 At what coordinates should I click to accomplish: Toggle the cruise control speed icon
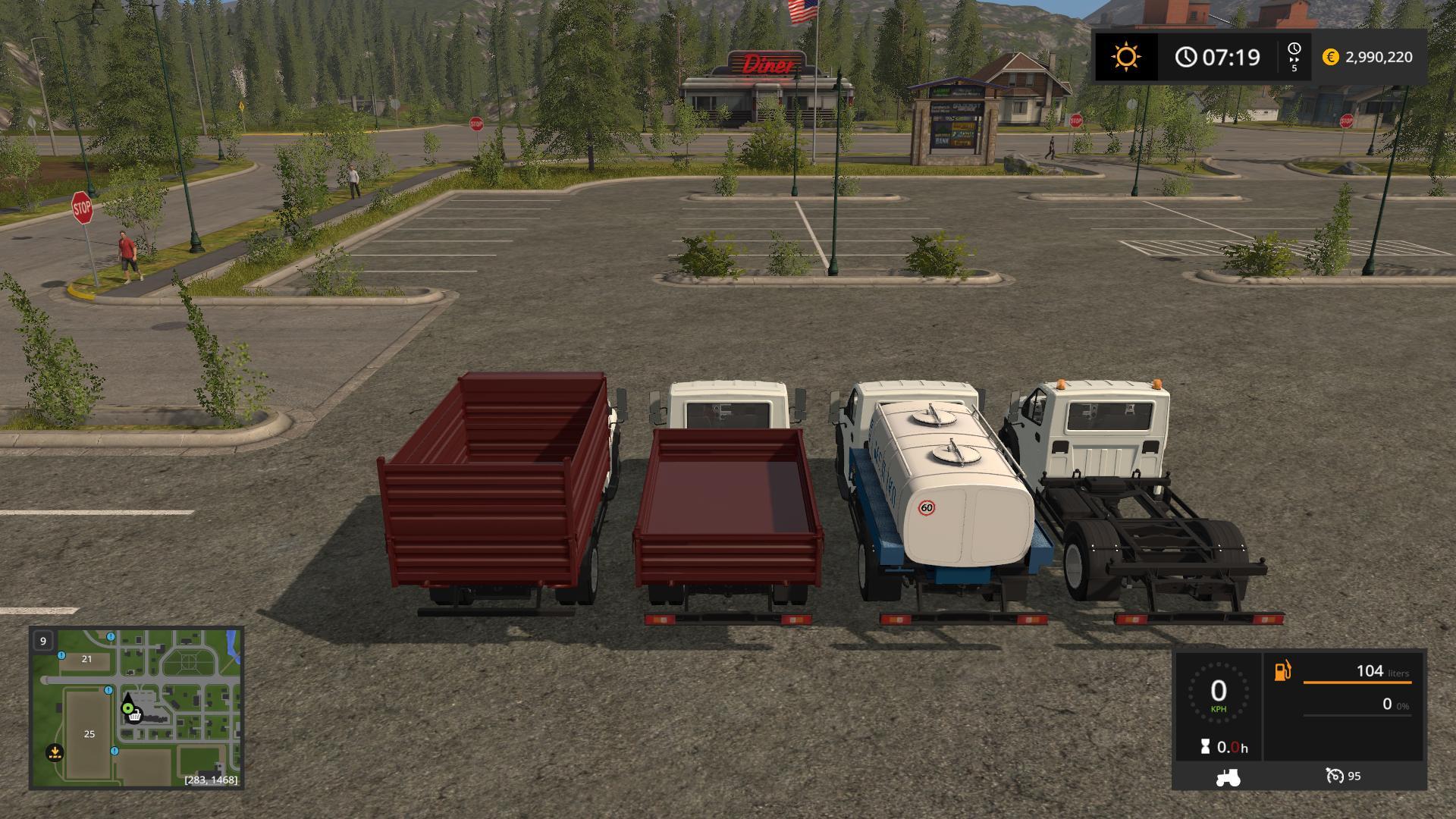coord(1335,776)
